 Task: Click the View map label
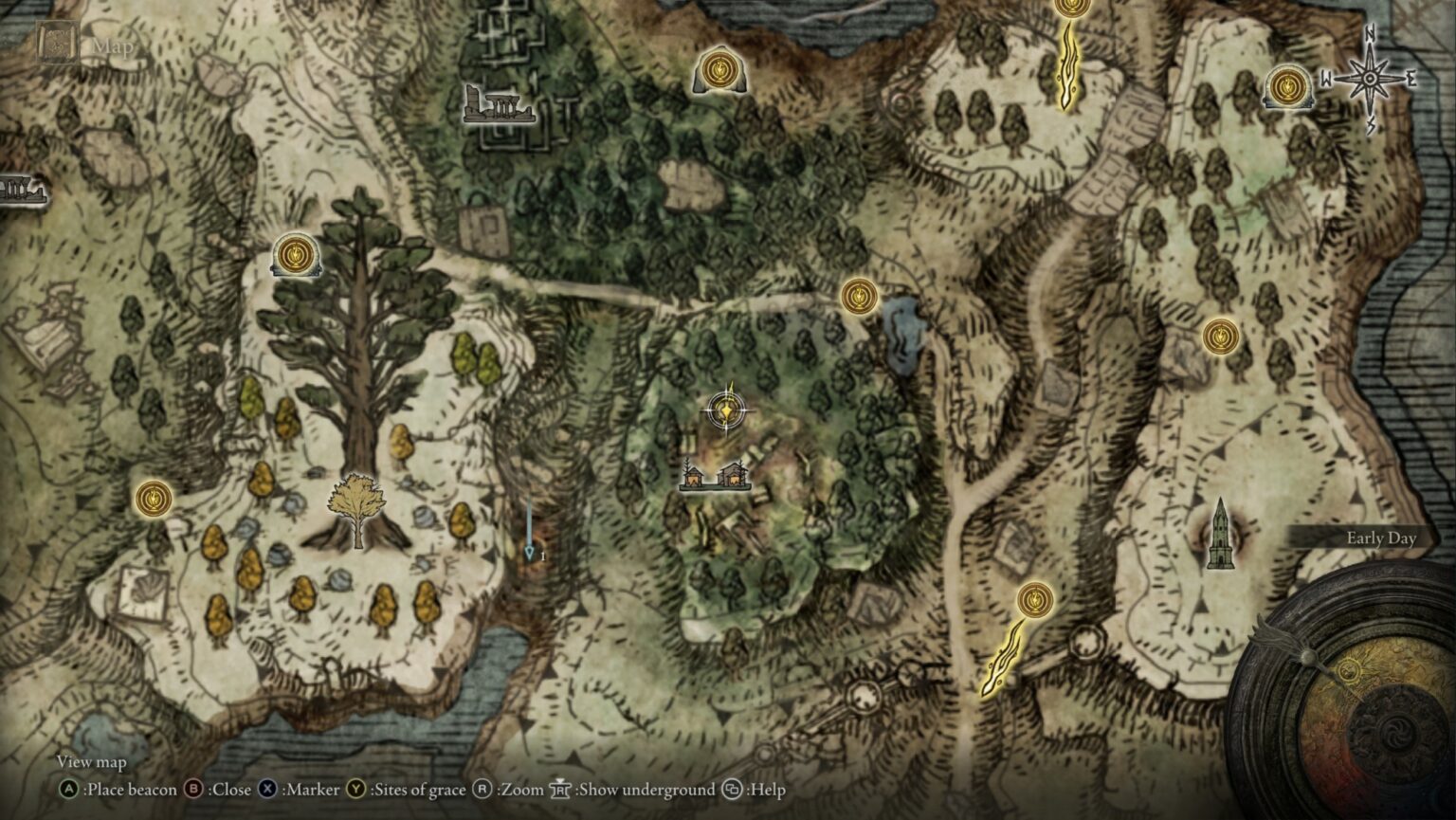click(92, 761)
